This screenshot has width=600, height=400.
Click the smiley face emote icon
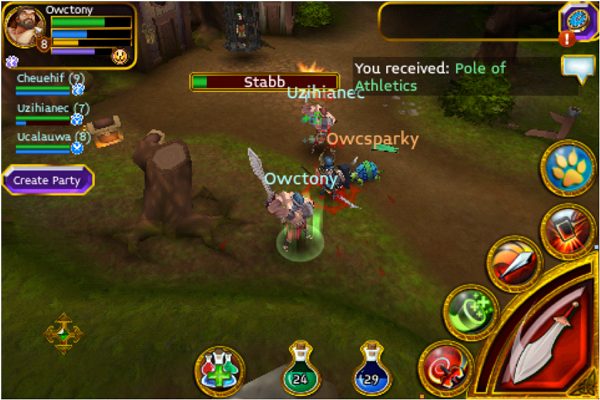pos(121,56)
